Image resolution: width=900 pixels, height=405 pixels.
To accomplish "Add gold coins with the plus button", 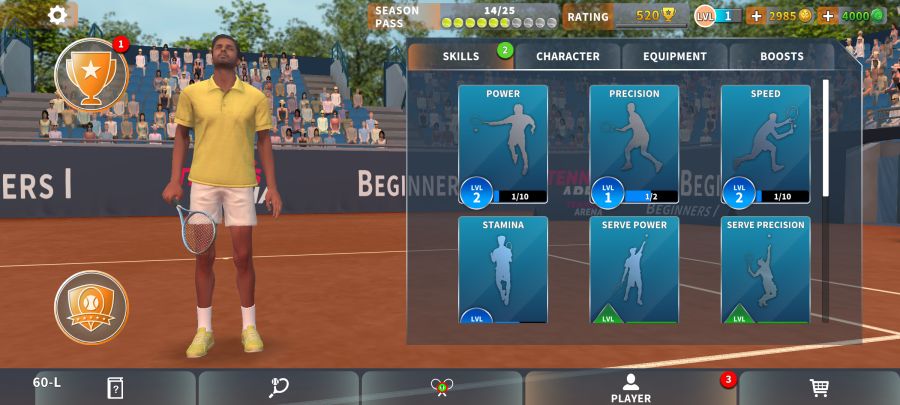I will (756, 16).
